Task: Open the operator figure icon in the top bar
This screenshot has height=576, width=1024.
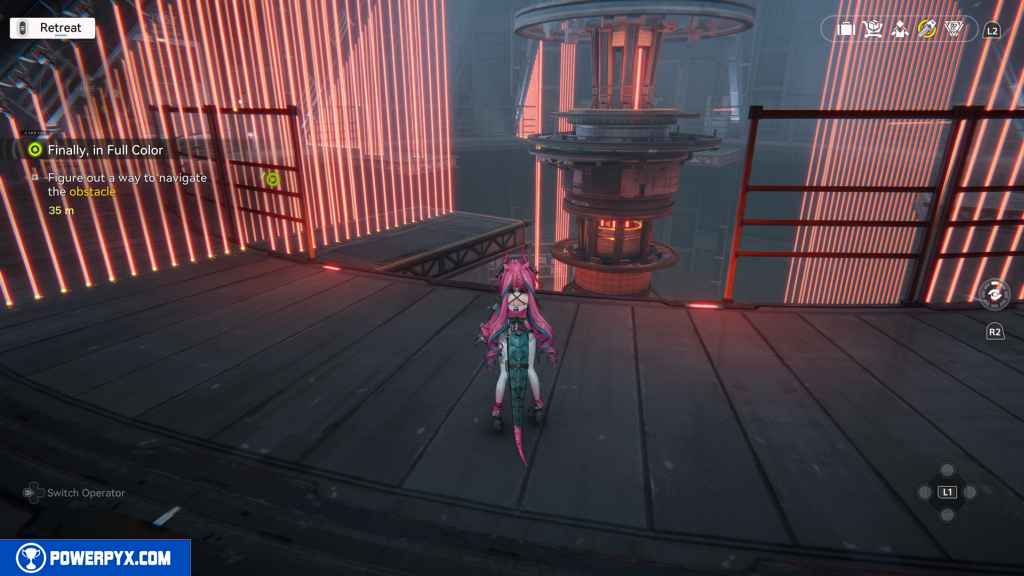Action: [899, 29]
